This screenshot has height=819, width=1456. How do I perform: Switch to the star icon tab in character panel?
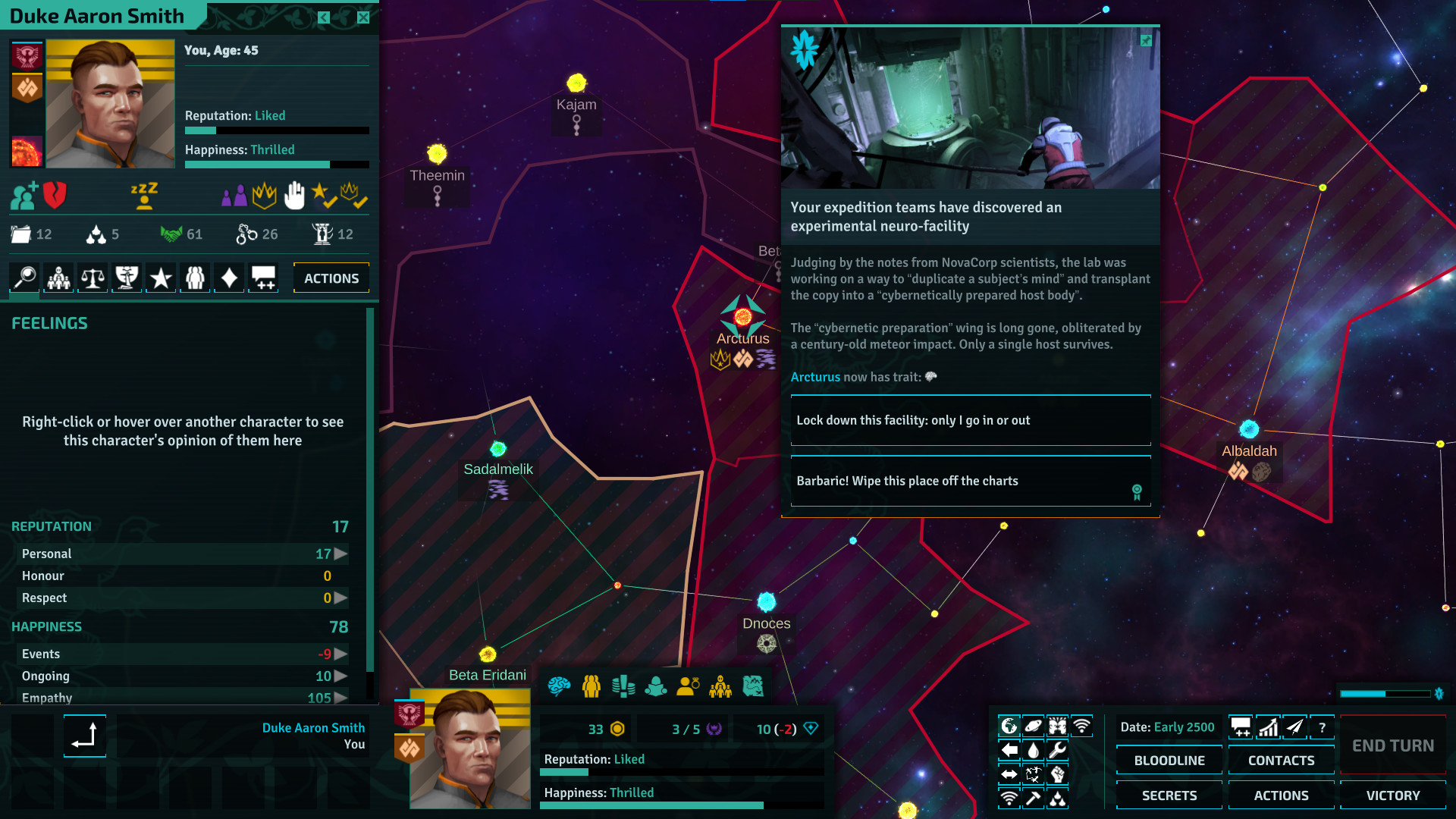(160, 278)
